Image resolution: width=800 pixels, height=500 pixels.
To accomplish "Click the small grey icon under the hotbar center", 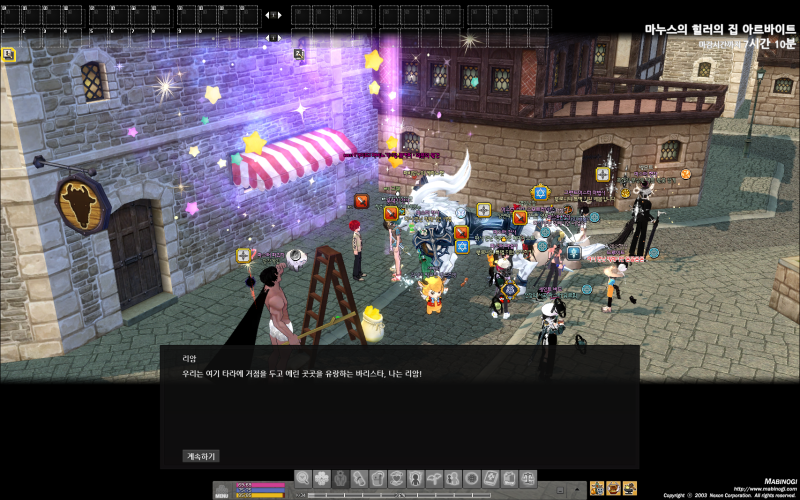I will coord(299,55).
